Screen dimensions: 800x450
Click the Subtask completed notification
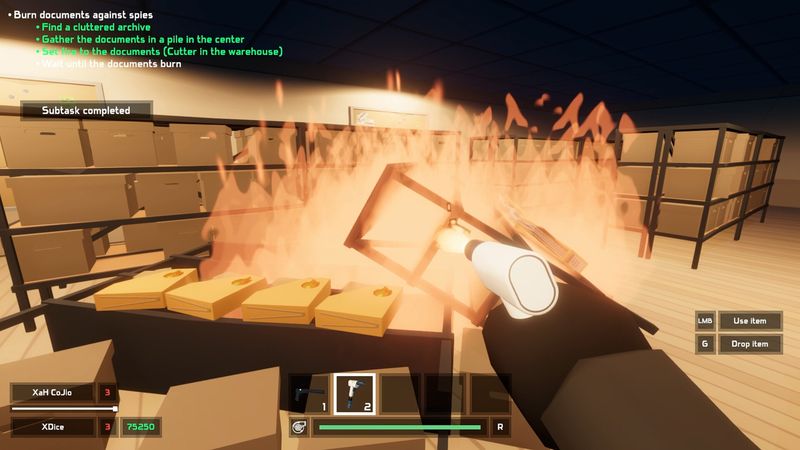[86, 110]
